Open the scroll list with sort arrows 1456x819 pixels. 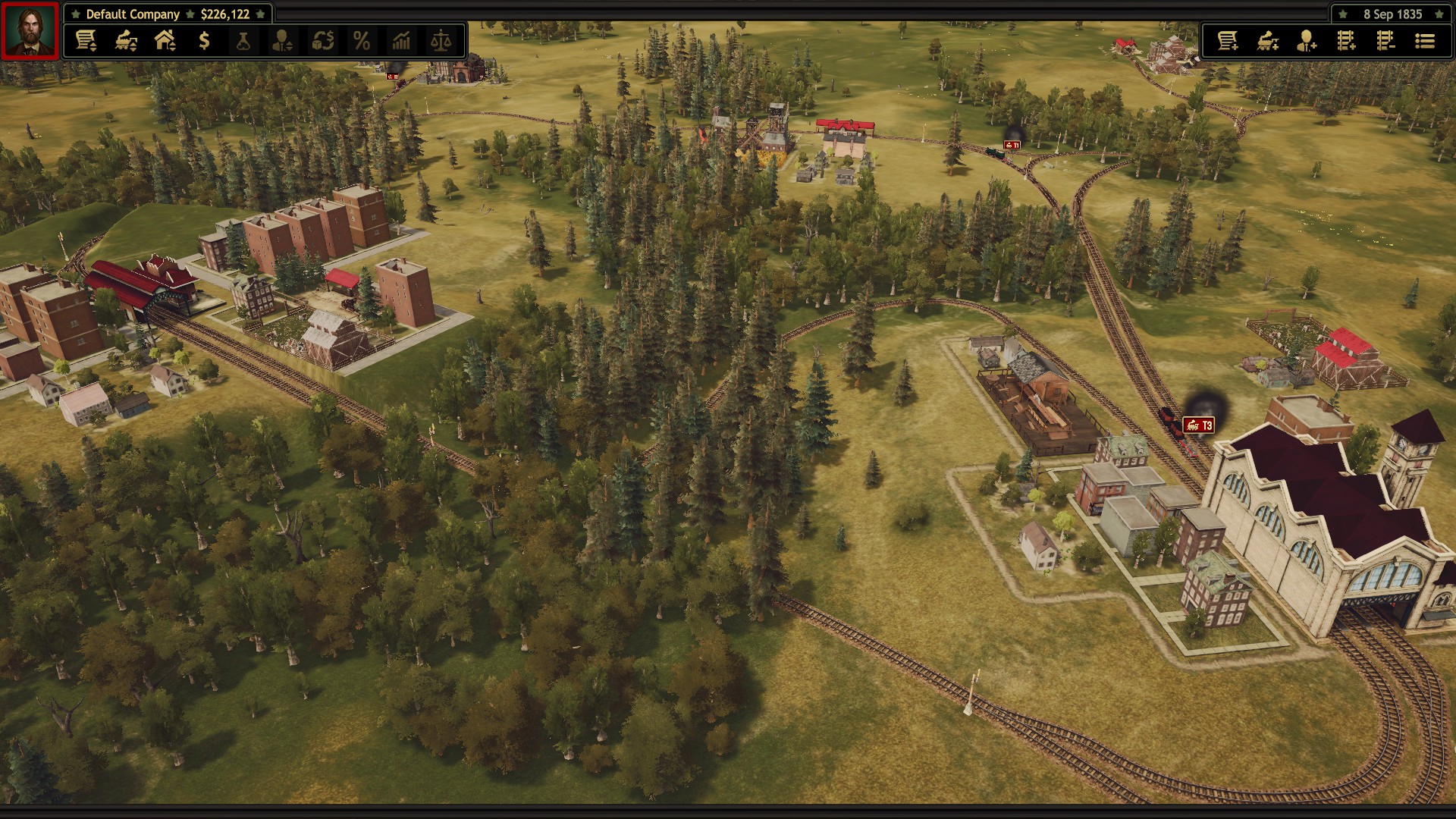[x=86, y=41]
